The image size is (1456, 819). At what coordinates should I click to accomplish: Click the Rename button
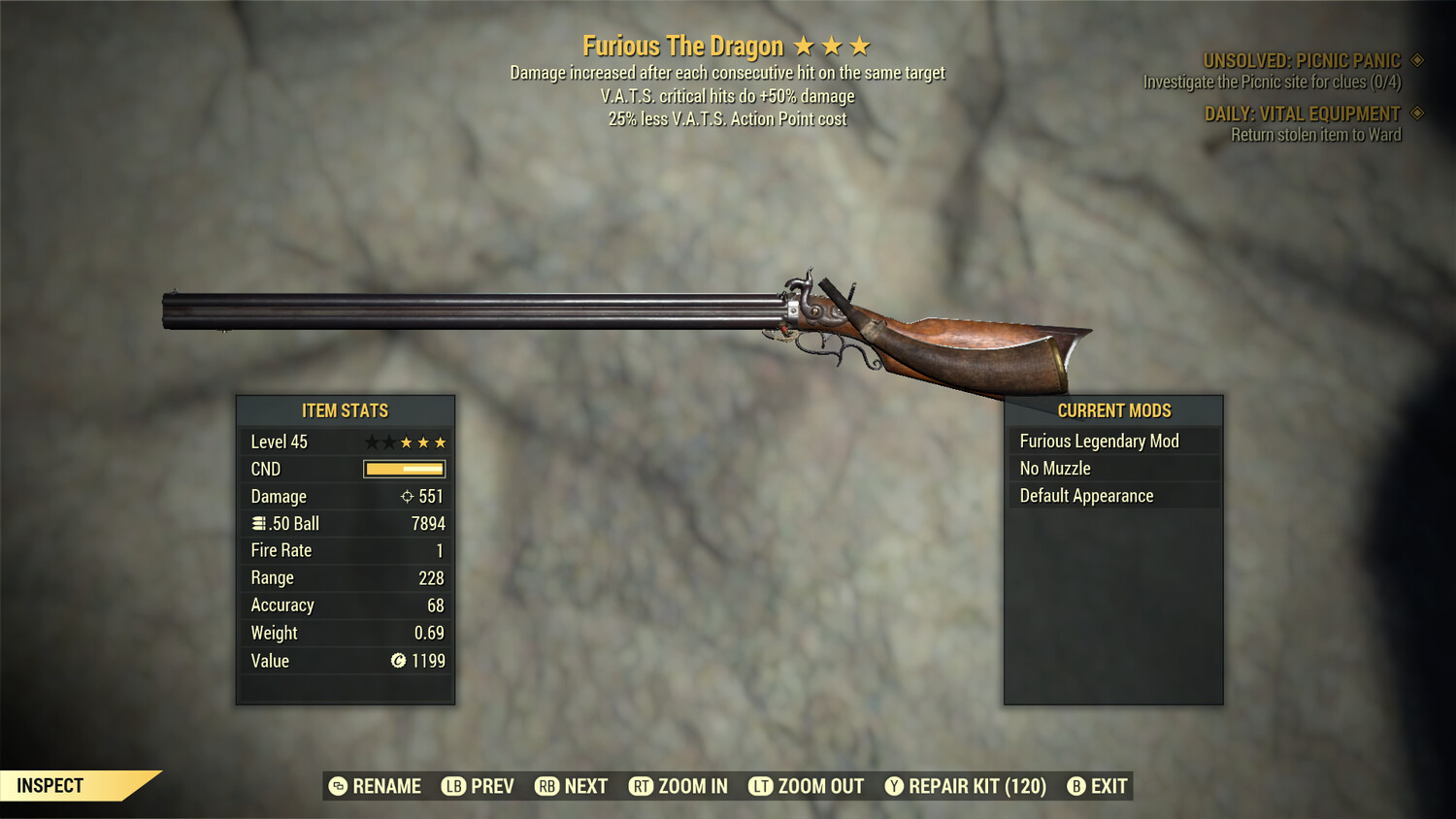[376, 786]
